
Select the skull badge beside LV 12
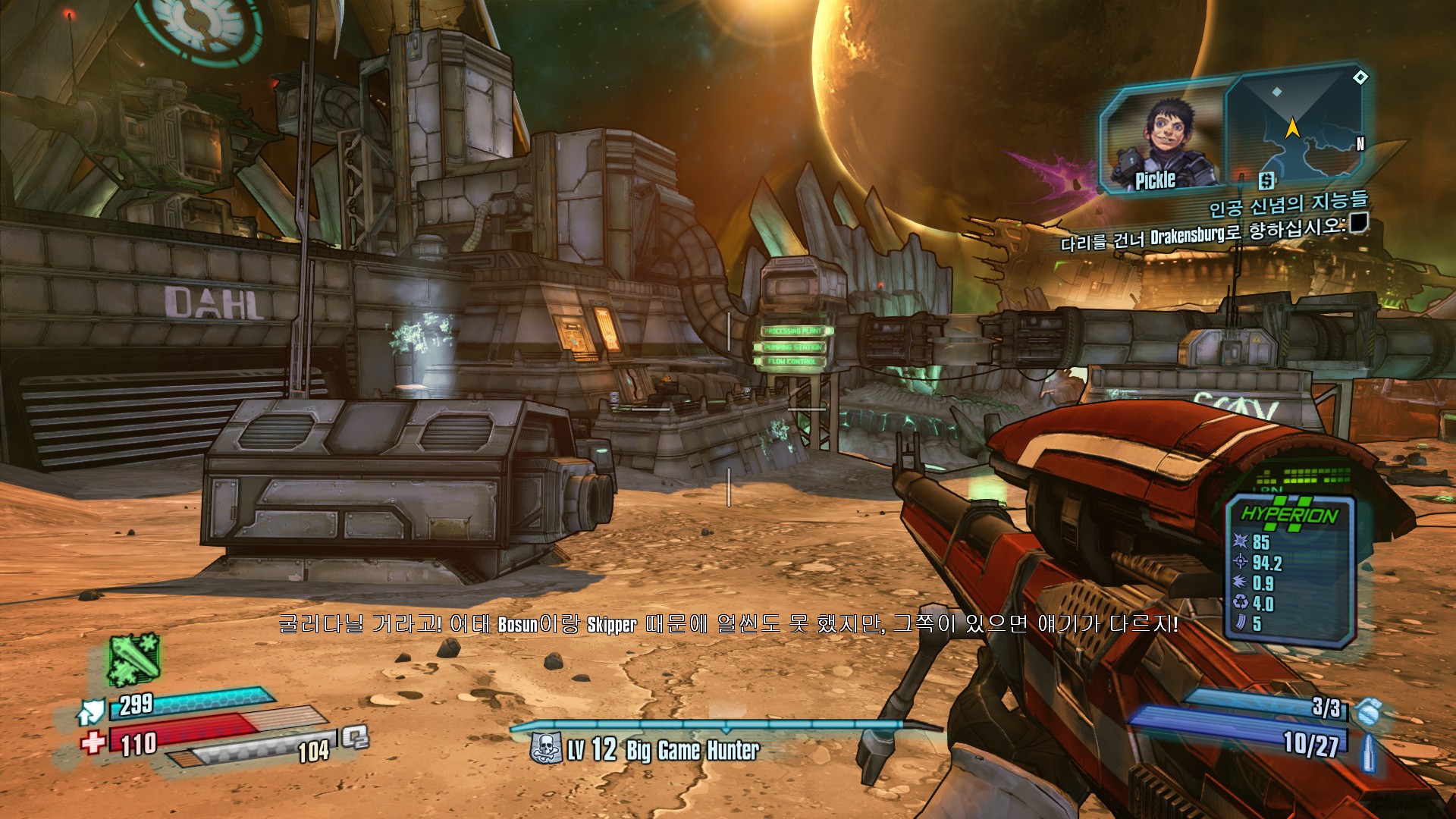[546, 749]
